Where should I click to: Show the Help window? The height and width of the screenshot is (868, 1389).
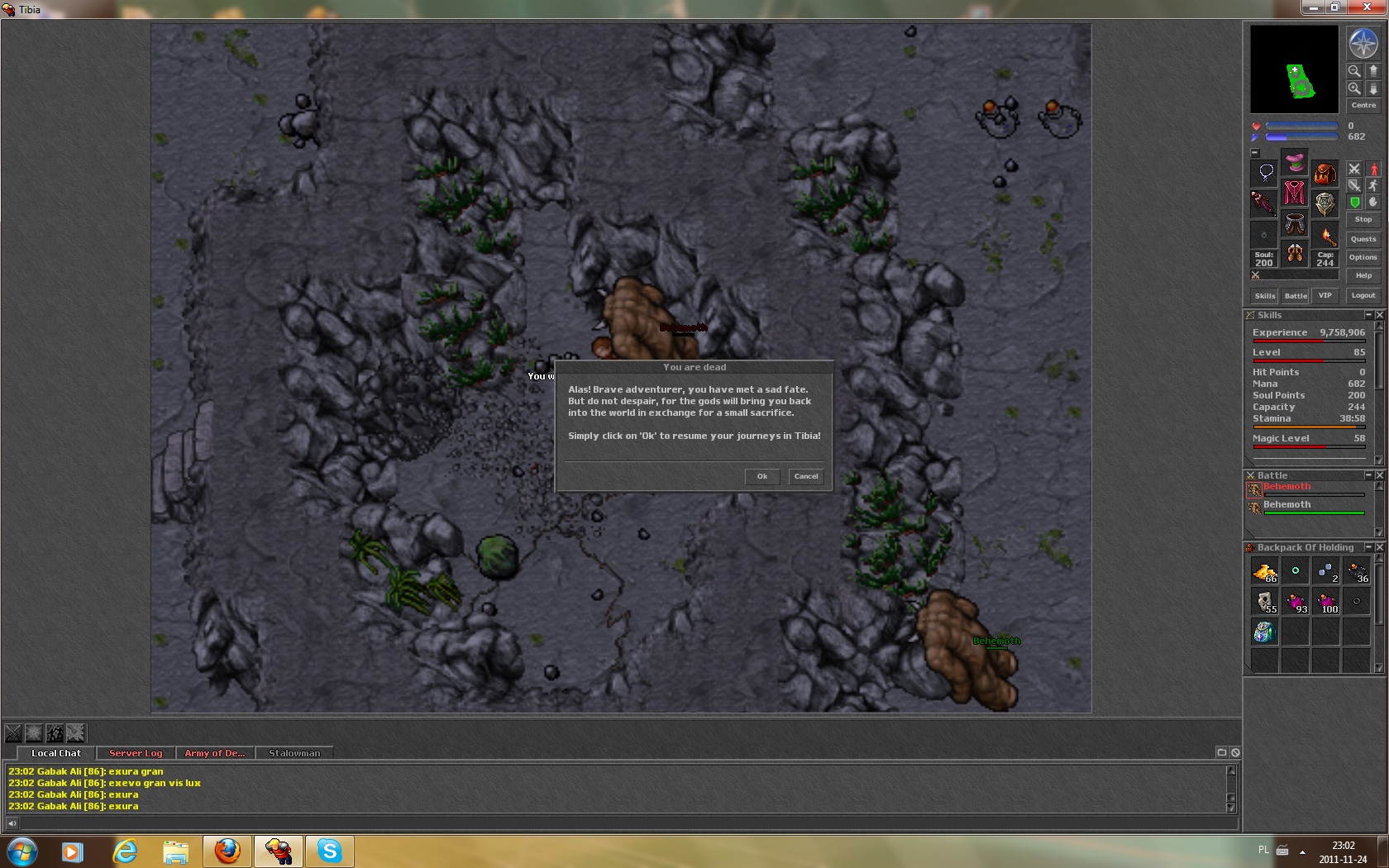(x=1363, y=275)
